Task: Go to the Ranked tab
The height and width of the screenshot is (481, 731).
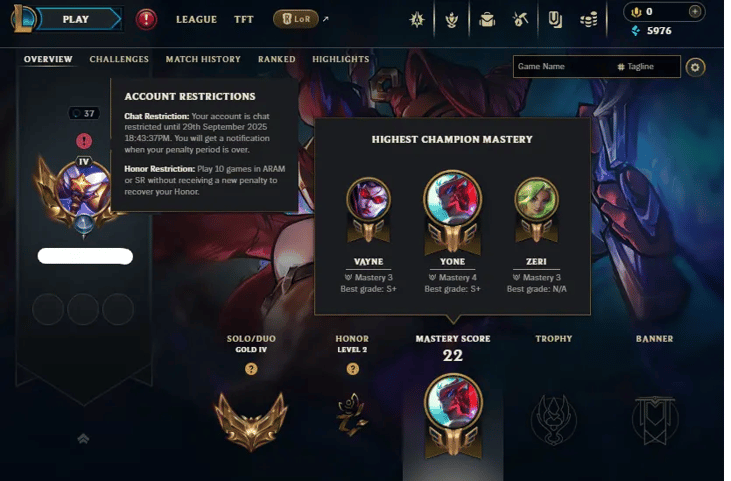Action: click(276, 59)
